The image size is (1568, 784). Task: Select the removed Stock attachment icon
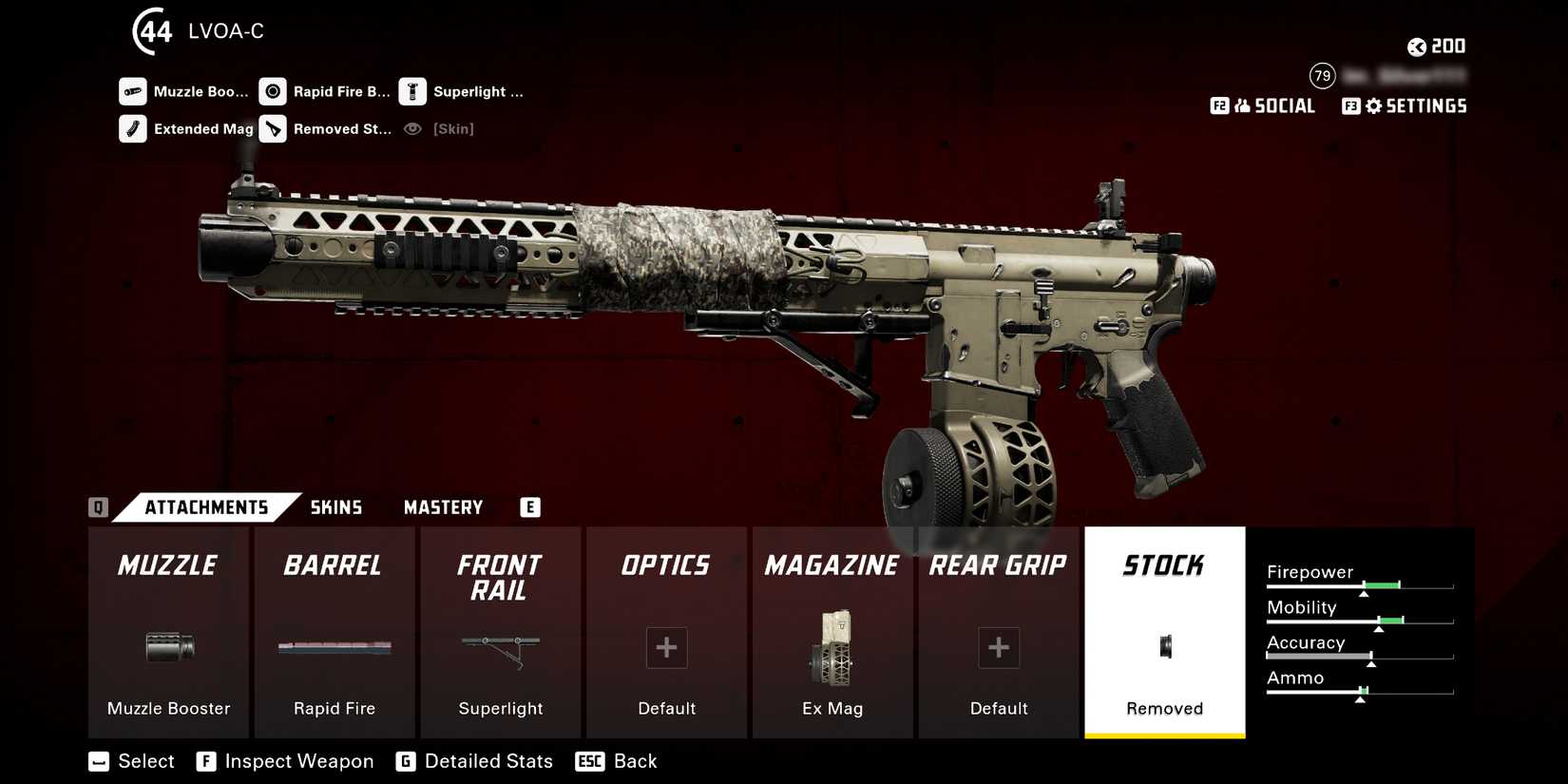click(x=1165, y=646)
